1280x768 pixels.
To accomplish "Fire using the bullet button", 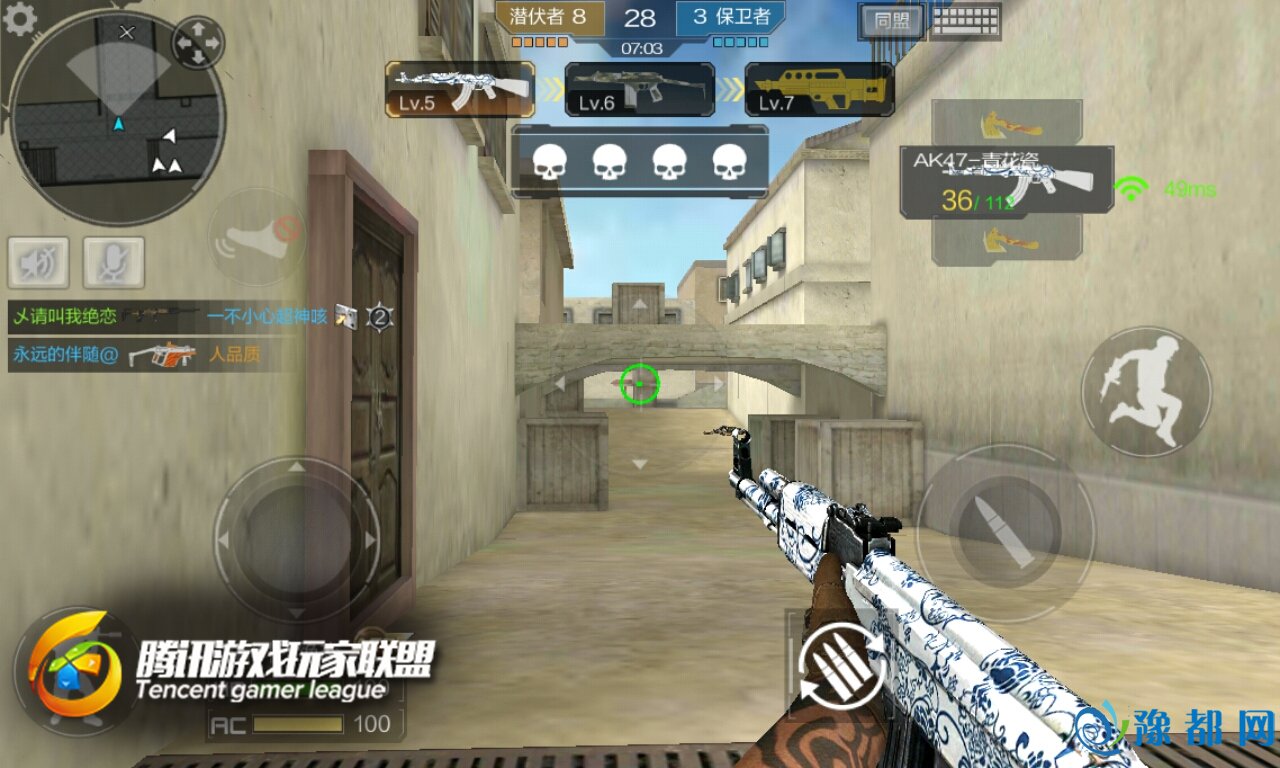I will (1005, 533).
